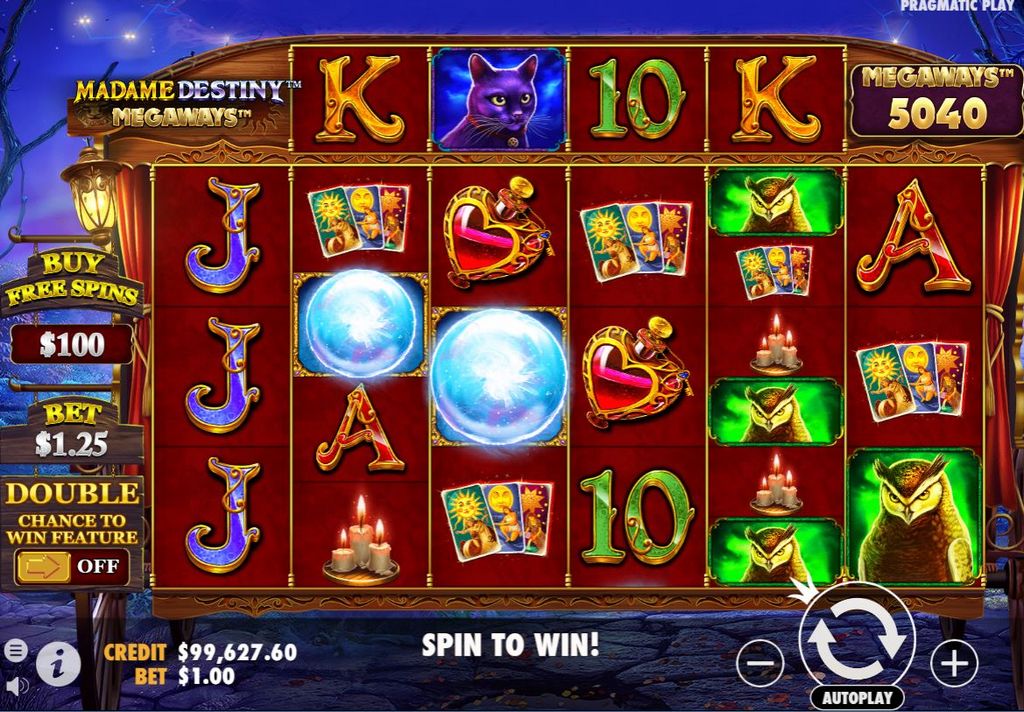Open the Autoplay options
This screenshot has width=1024, height=712.
pyautogui.click(x=856, y=697)
